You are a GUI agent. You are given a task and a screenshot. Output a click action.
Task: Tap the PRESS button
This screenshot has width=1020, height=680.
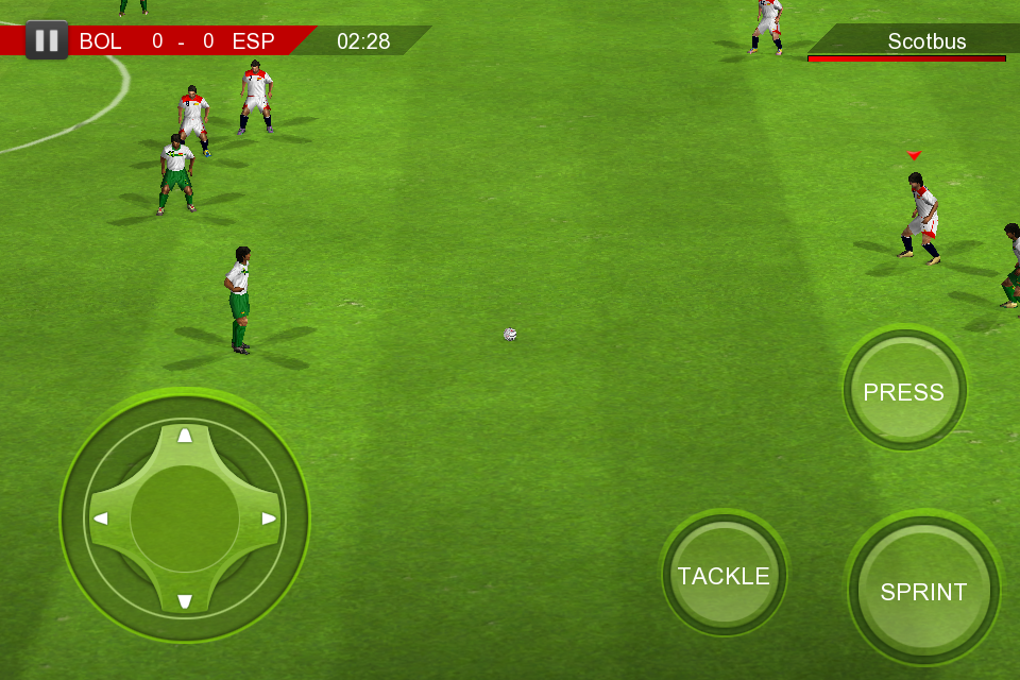(904, 391)
